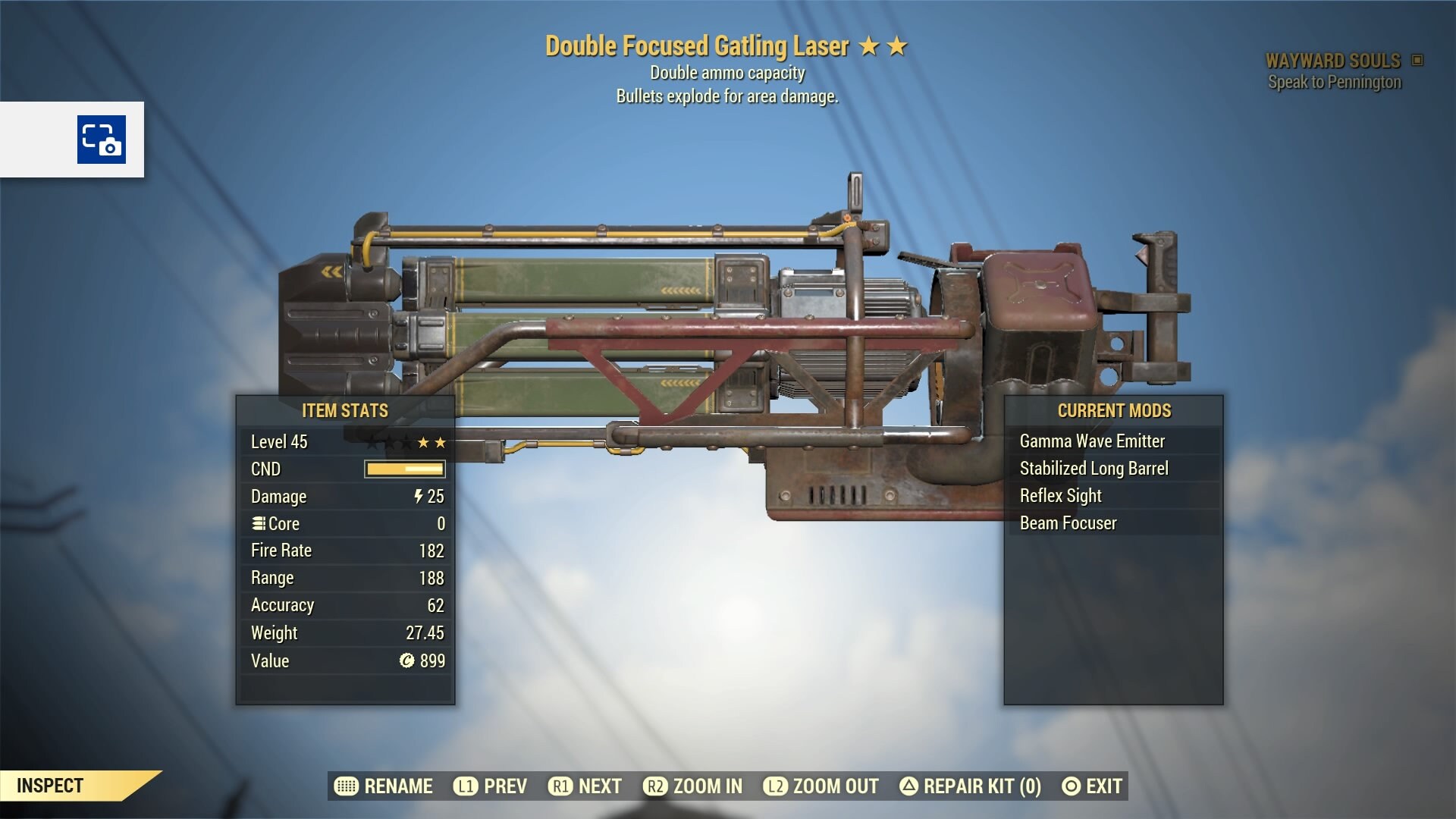Click NEXT to view the next item
1456x819 pixels.
point(598,786)
